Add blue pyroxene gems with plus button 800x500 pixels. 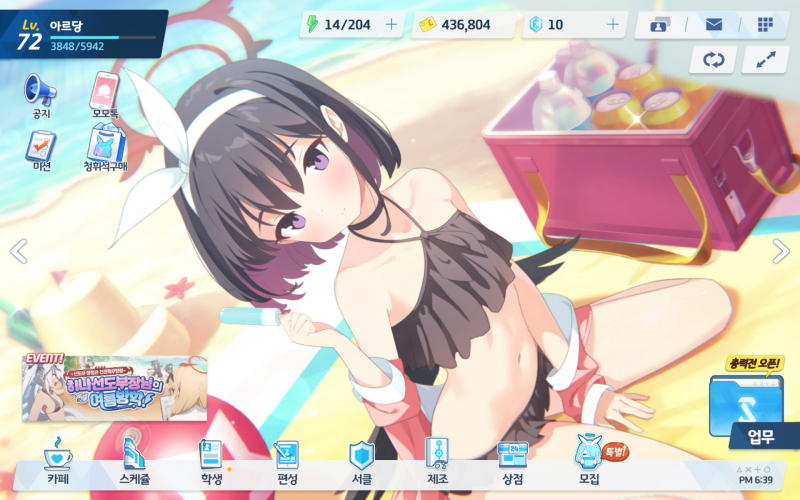612,24
